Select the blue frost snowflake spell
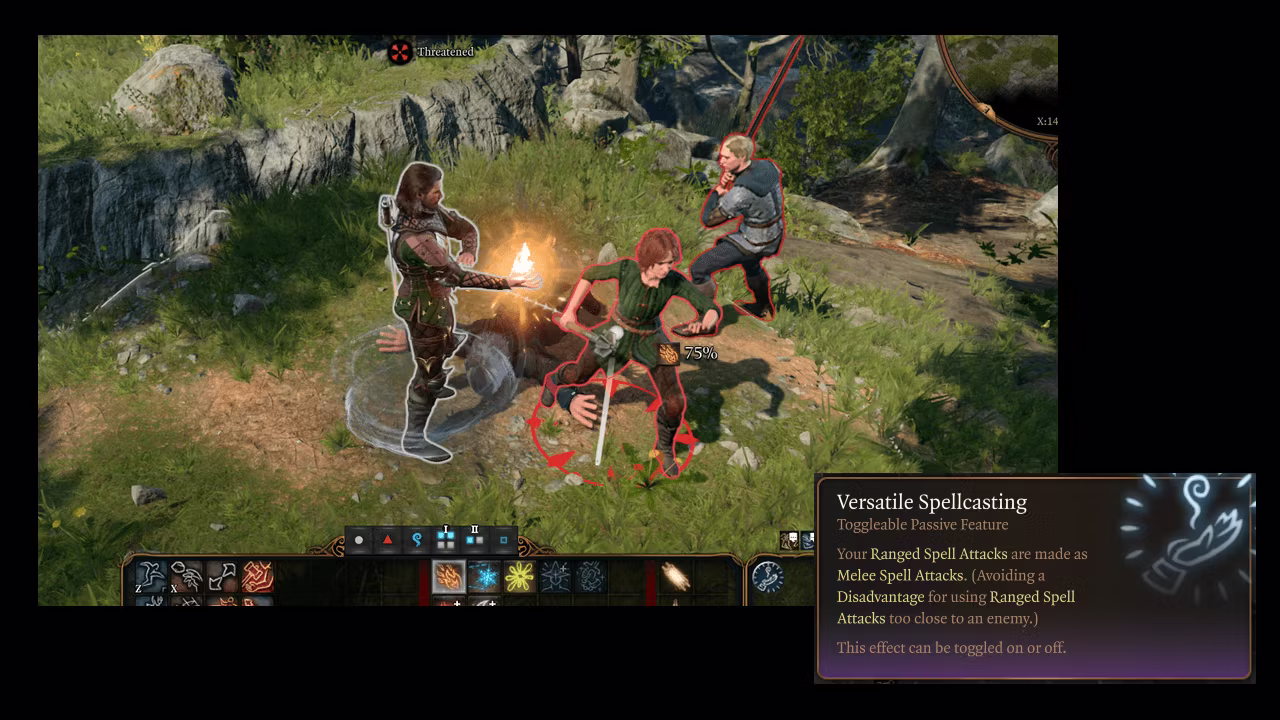1280x720 pixels. point(484,577)
